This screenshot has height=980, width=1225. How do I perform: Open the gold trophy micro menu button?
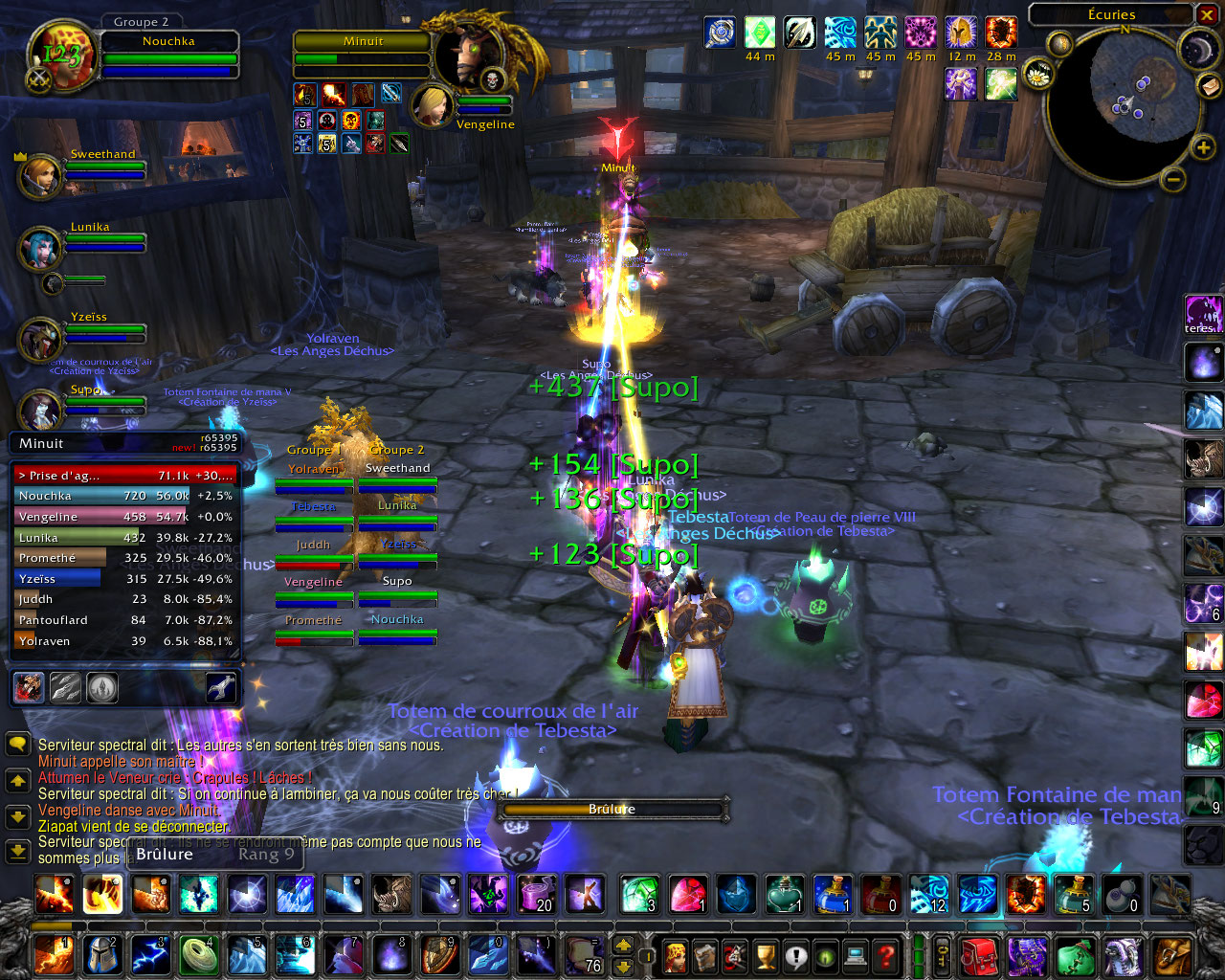point(765,955)
